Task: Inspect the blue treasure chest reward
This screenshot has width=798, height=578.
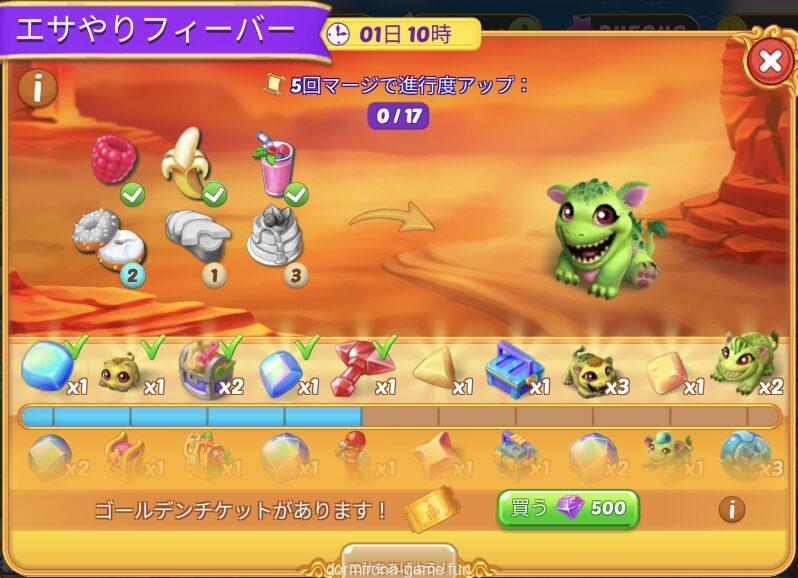Action: [x=513, y=369]
